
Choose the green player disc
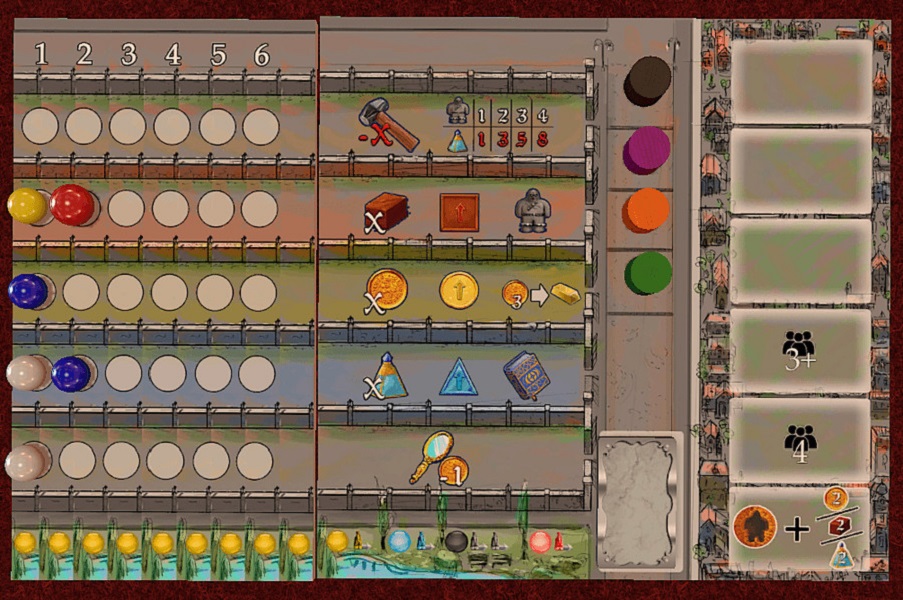point(647,273)
